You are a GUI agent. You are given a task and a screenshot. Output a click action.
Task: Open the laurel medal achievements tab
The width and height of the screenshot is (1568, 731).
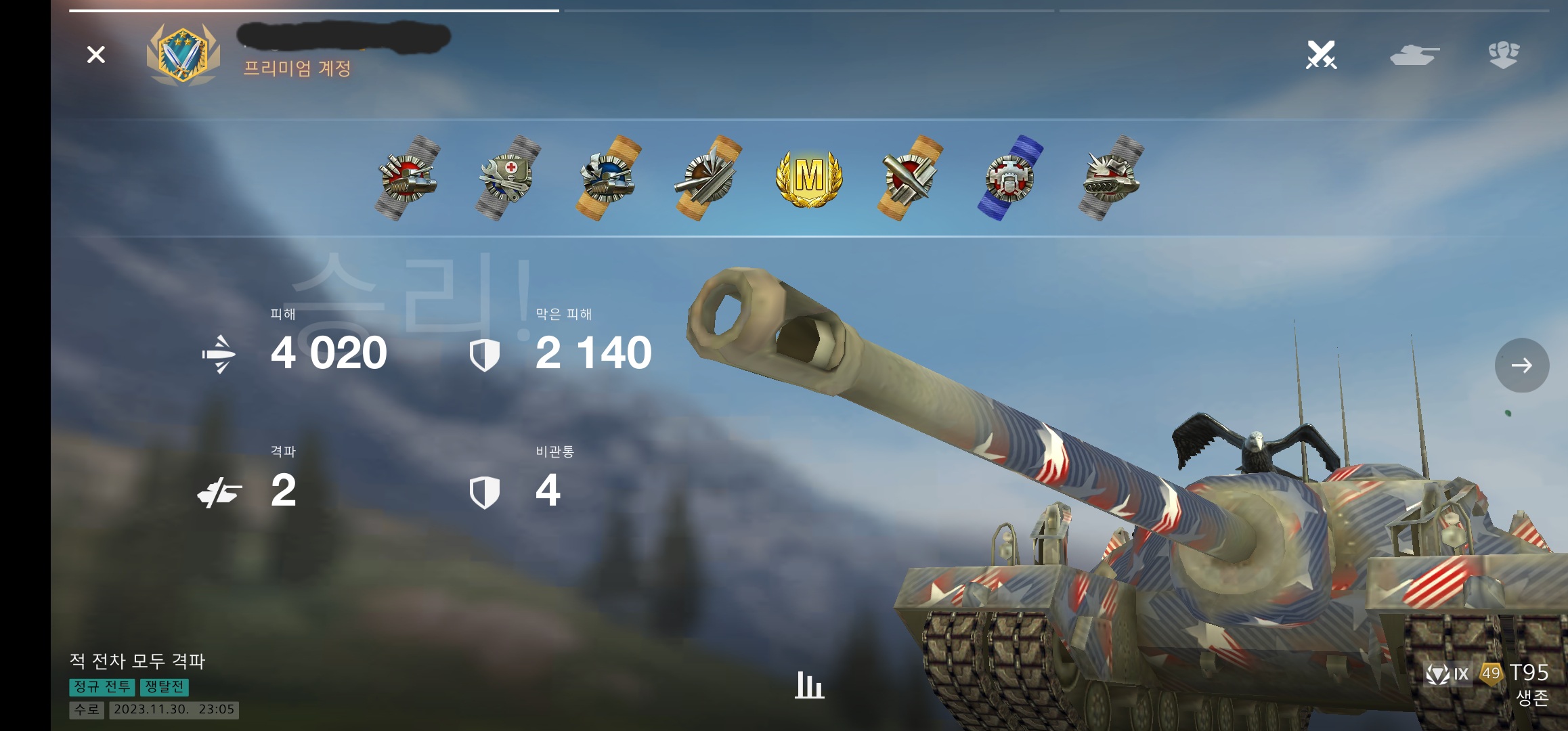pos(1504,55)
